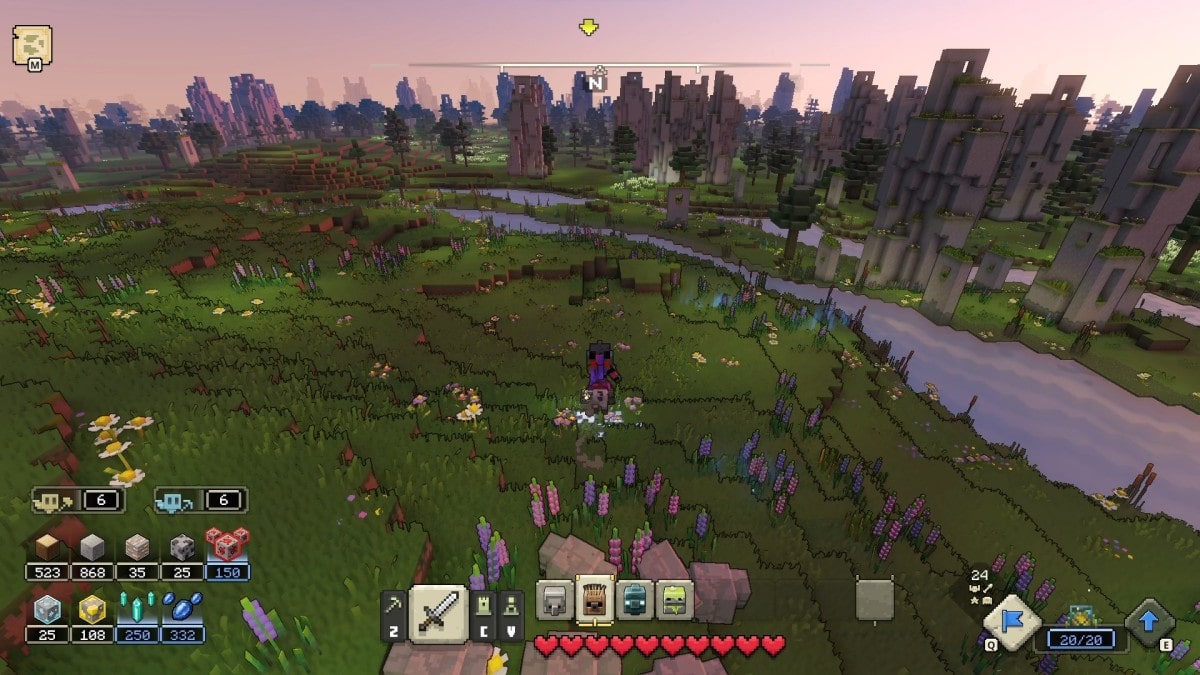1200x675 pixels.
Task: Select the blue lapis resource icon
Action: coord(182,609)
